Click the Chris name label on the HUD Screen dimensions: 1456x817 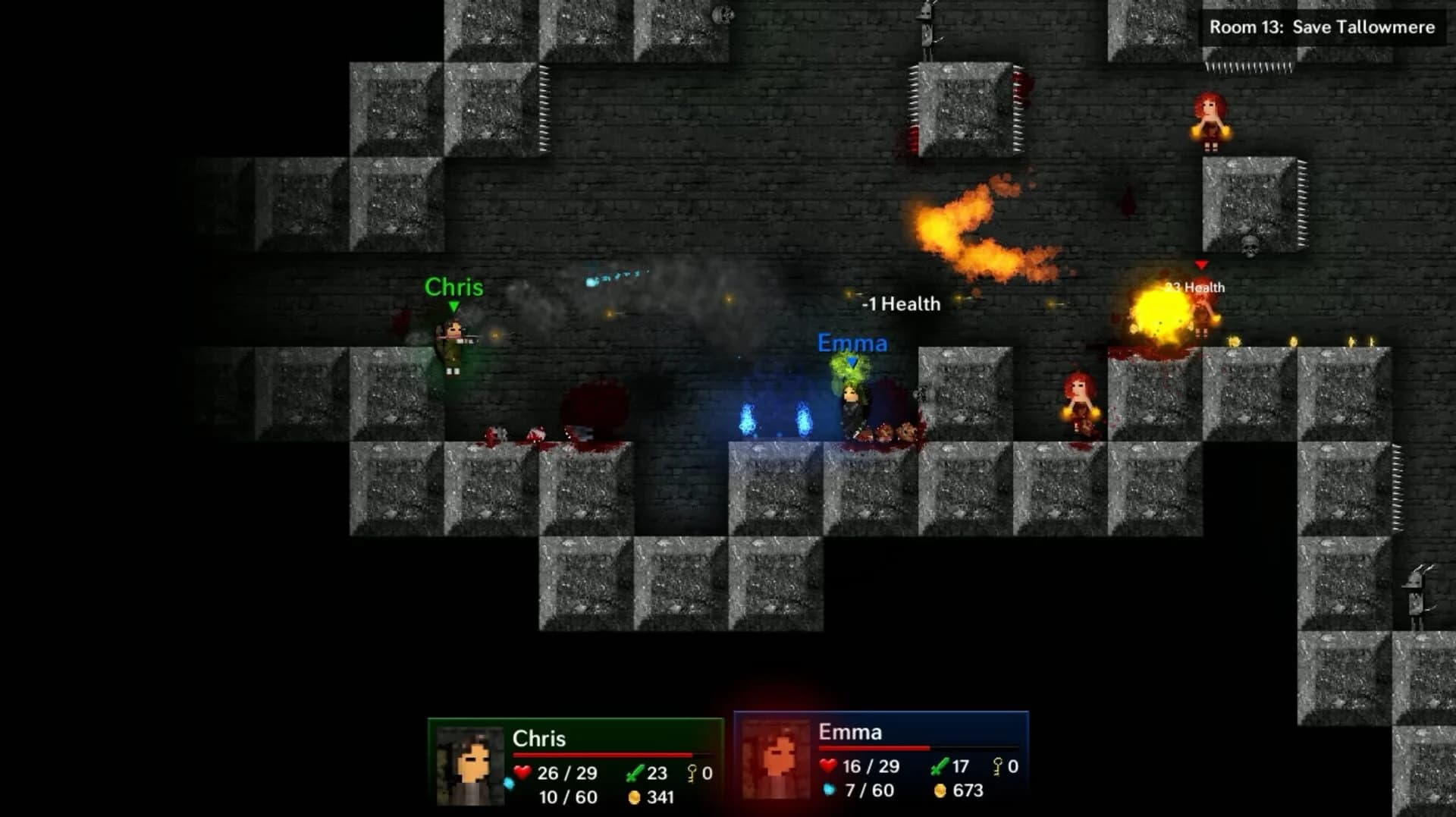[539, 737]
